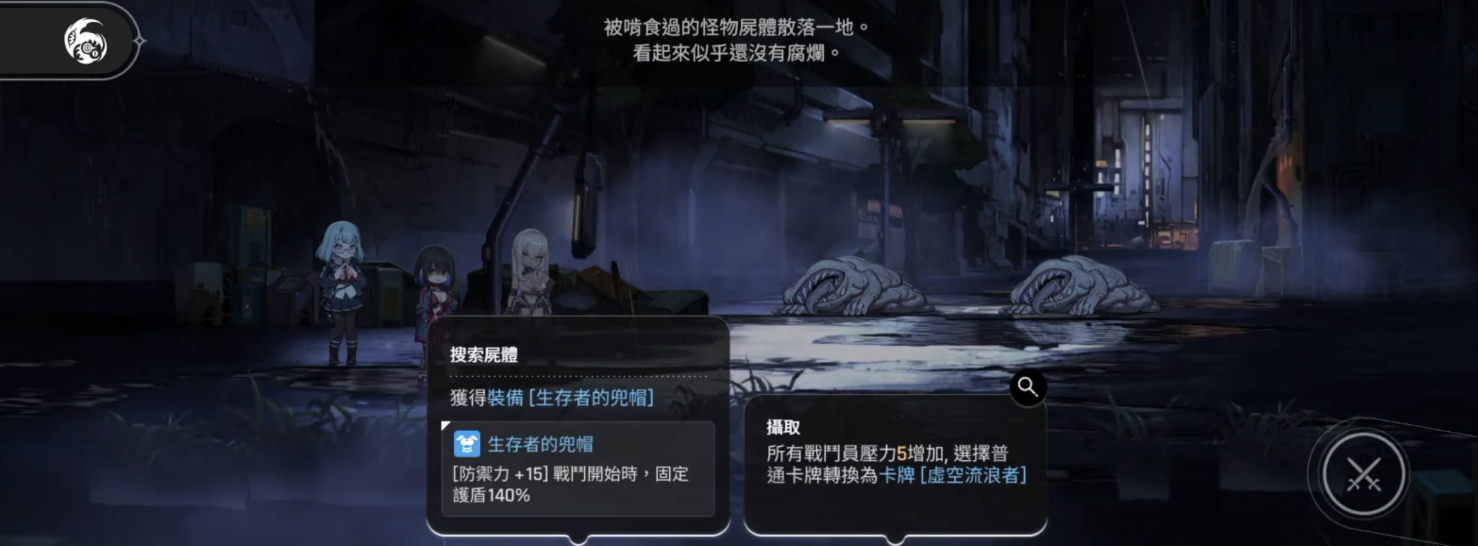The width and height of the screenshot is (1478, 546).
Task: Open the magnifying glass card preview
Action: 1028,387
